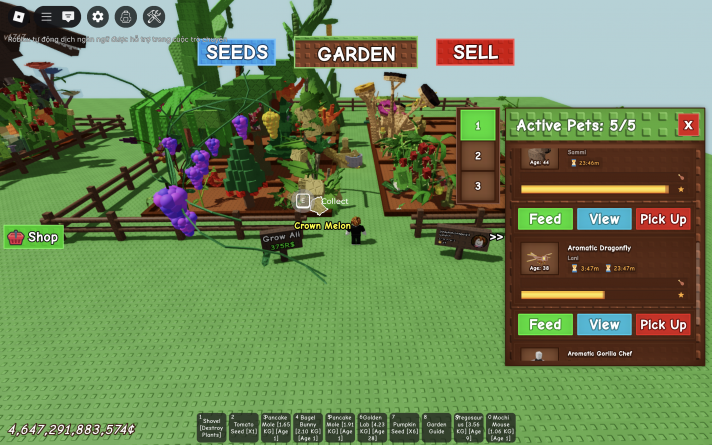Open the SEEDS teleport button
Screen dimensions: 712x445
click(x=236, y=53)
